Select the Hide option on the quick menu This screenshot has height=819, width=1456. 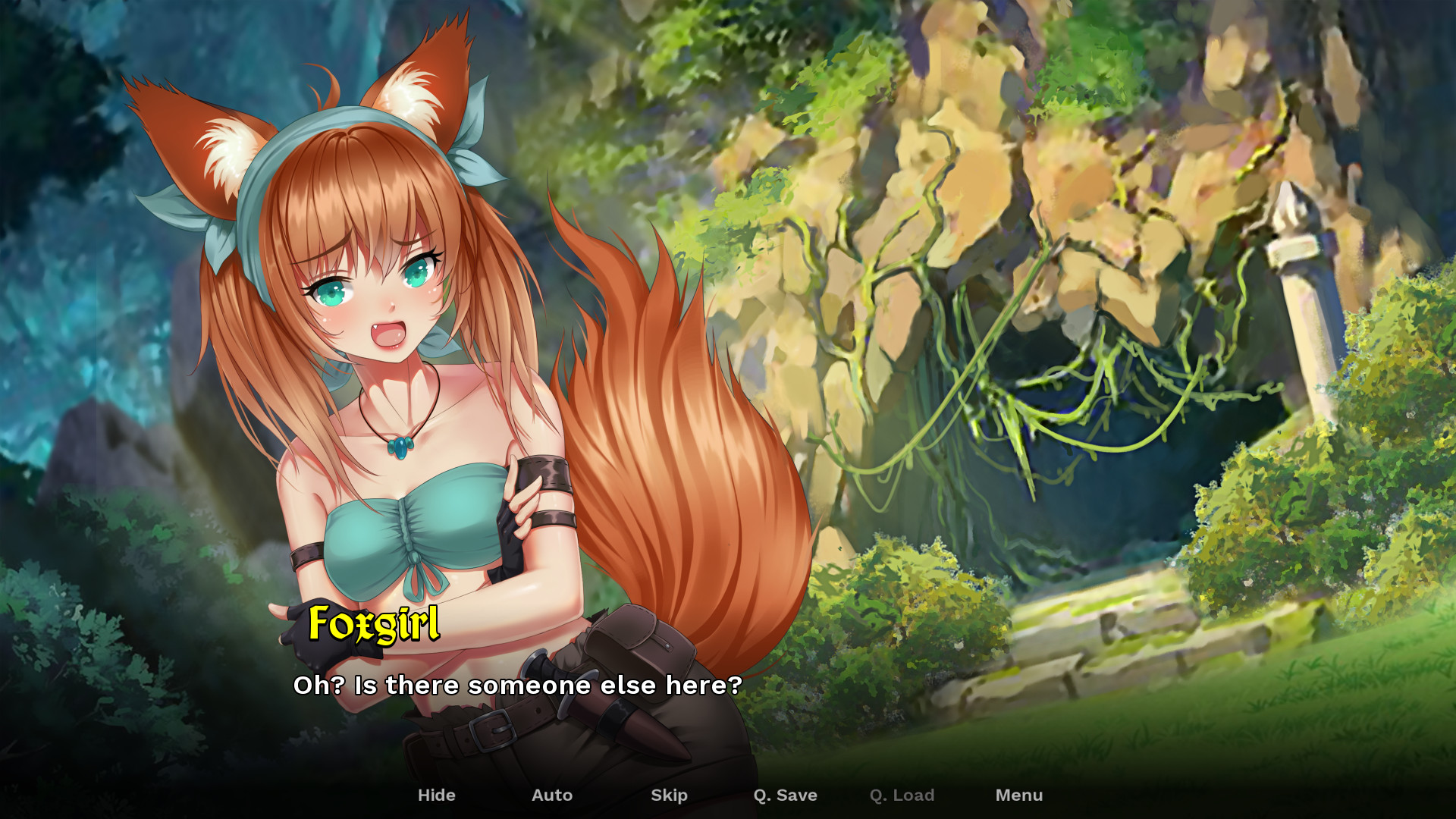click(437, 795)
